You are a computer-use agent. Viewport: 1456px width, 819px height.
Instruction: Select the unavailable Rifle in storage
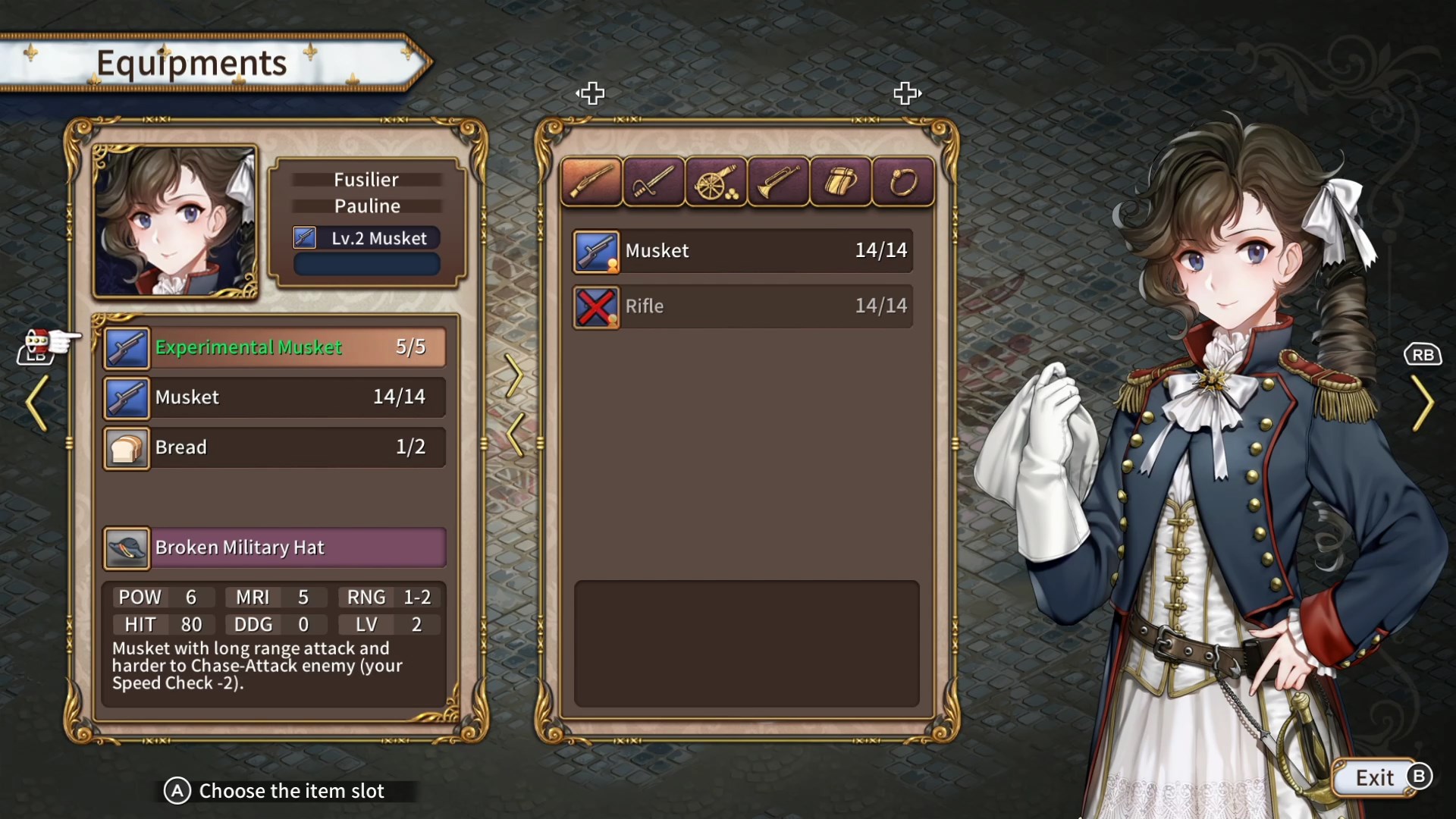(x=742, y=306)
